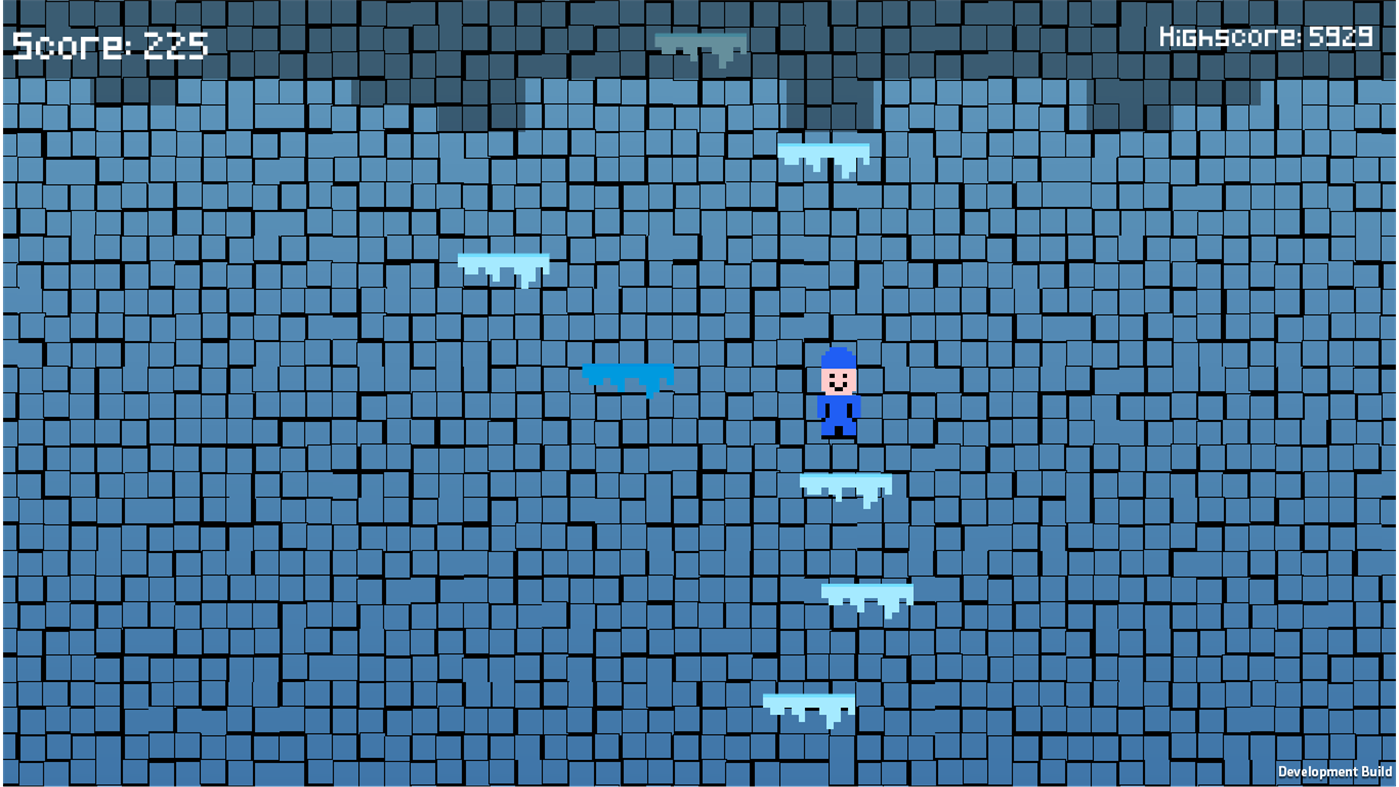Click the dark cyan platform left of the player
Viewport: 1399px width, 787px height.
pos(627,375)
